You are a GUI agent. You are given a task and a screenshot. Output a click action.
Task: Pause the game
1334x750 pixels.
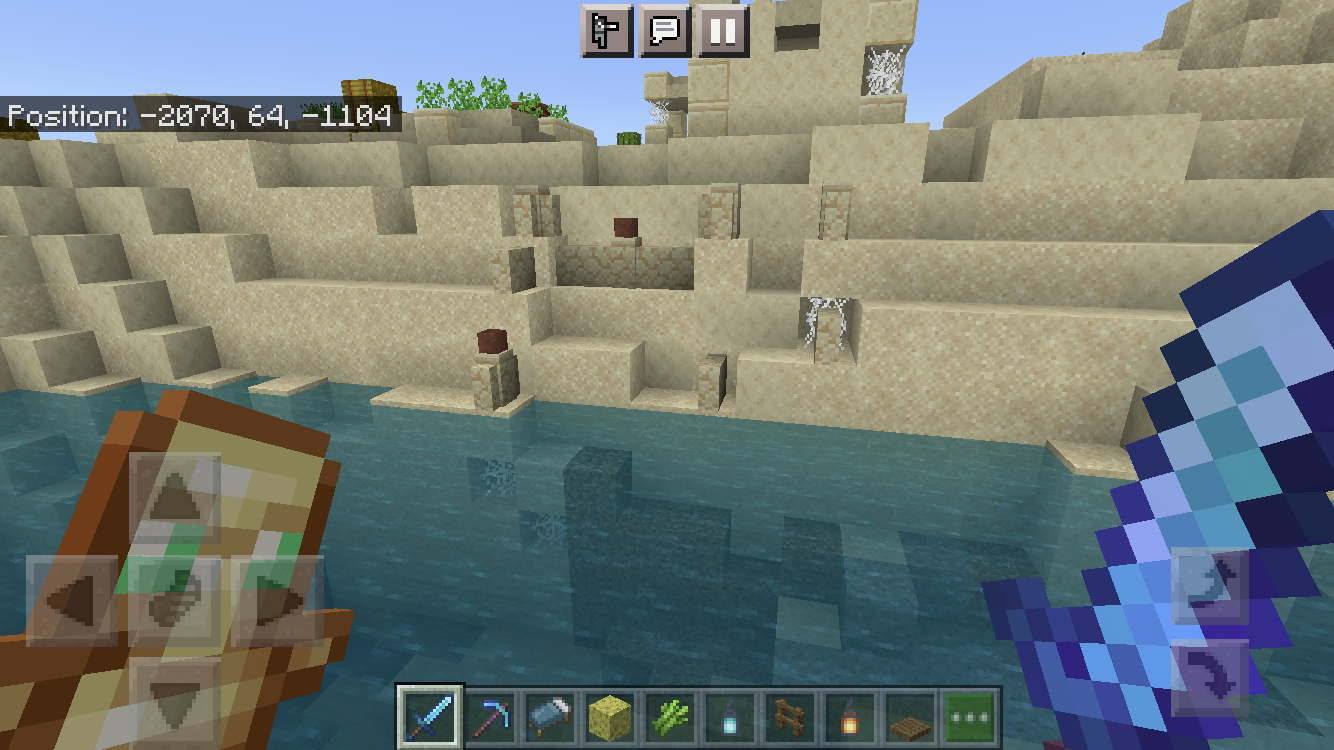point(723,31)
